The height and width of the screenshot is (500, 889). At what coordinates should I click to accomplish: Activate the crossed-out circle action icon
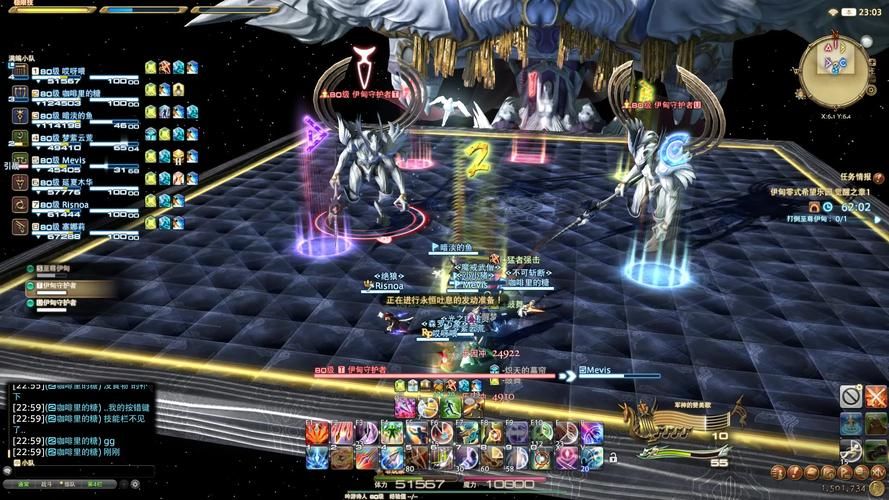pyautogui.click(x=850, y=397)
